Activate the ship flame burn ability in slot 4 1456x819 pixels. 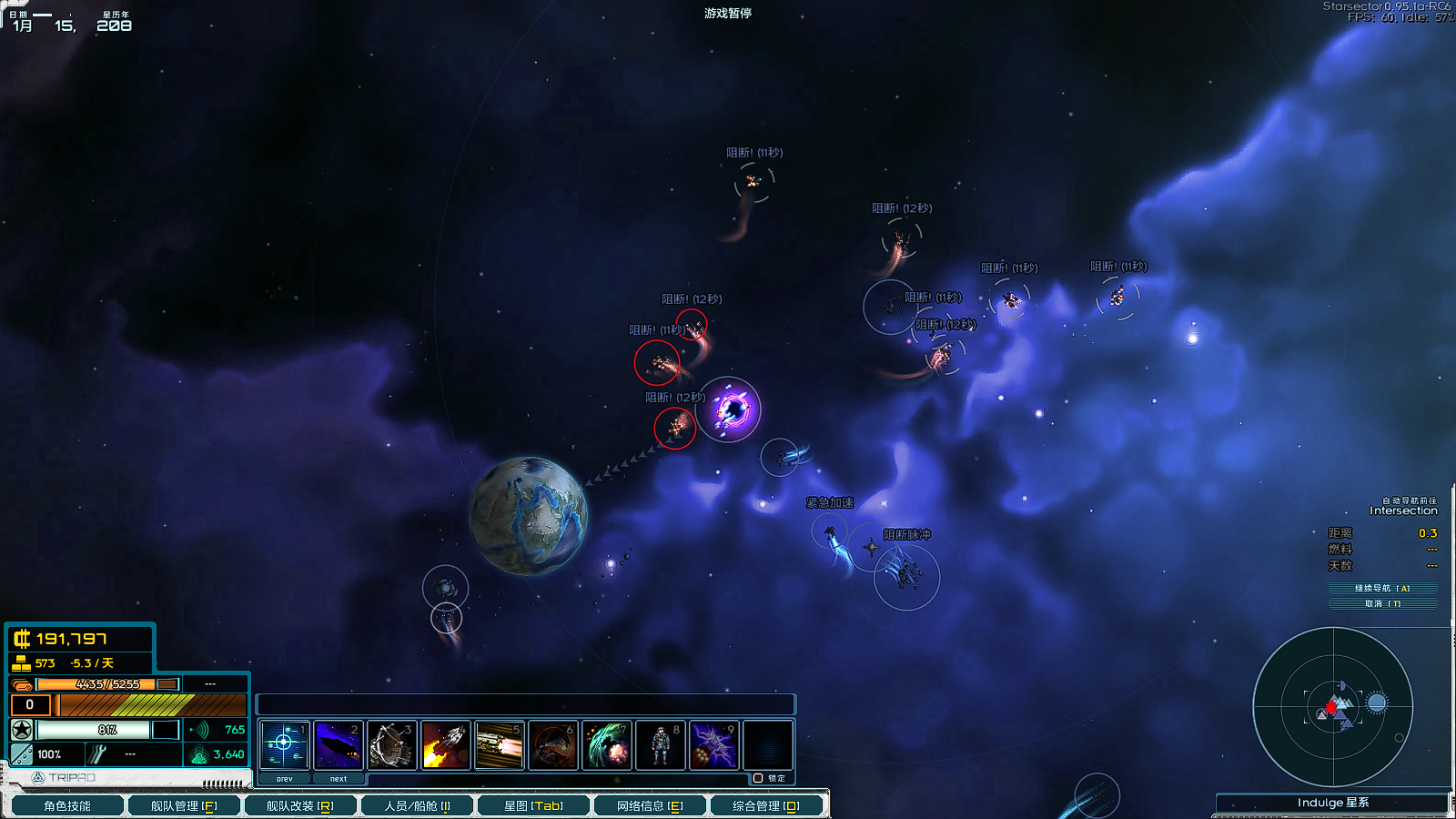[x=446, y=744]
